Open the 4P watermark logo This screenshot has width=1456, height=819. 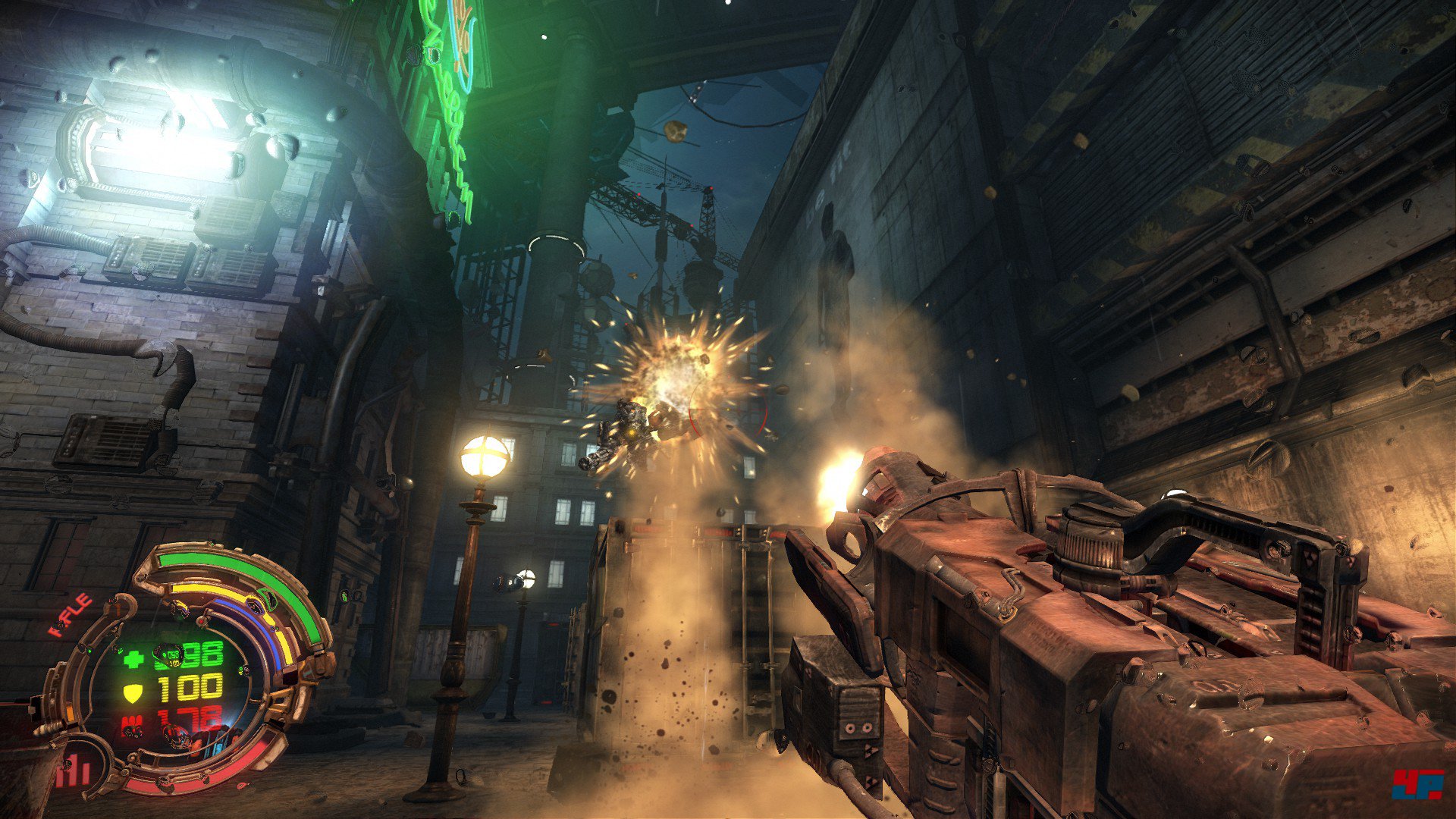[1417, 785]
